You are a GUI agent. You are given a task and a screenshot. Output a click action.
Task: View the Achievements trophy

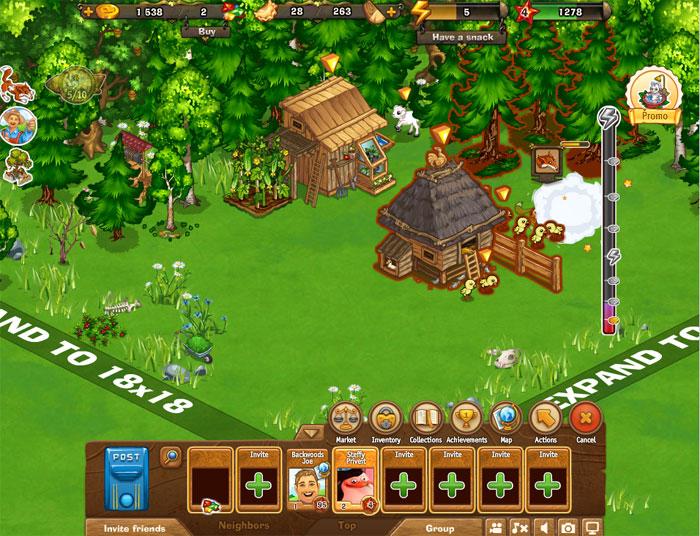[x=467, y=417]
